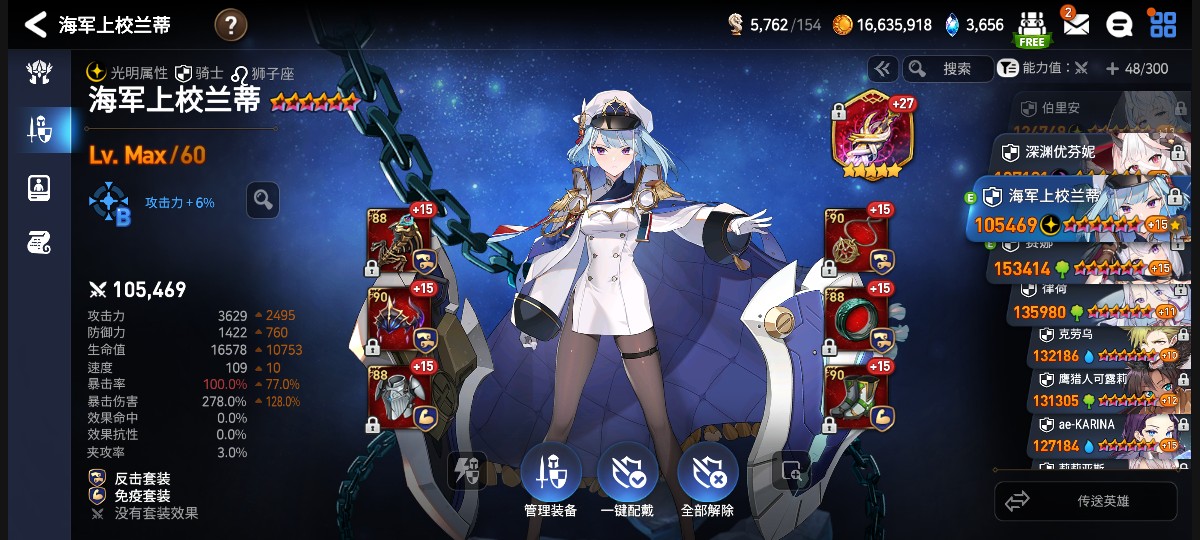Screen dimensions: 1200x540
Task: Collapse the hero list with double-arrow button
Action: pyautogui.click(x=881, y=68)
